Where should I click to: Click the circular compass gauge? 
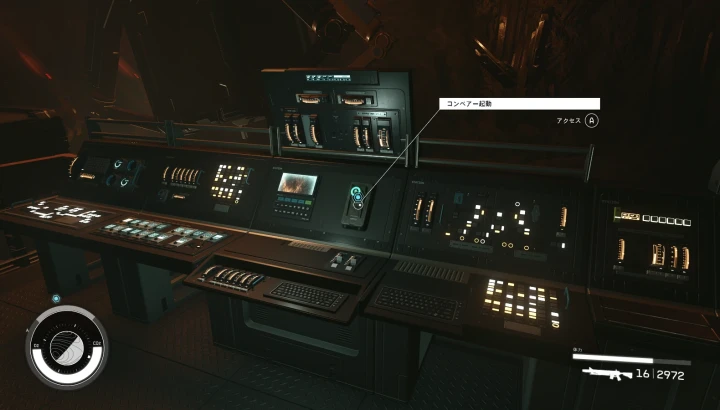click(x=65, y=346)
